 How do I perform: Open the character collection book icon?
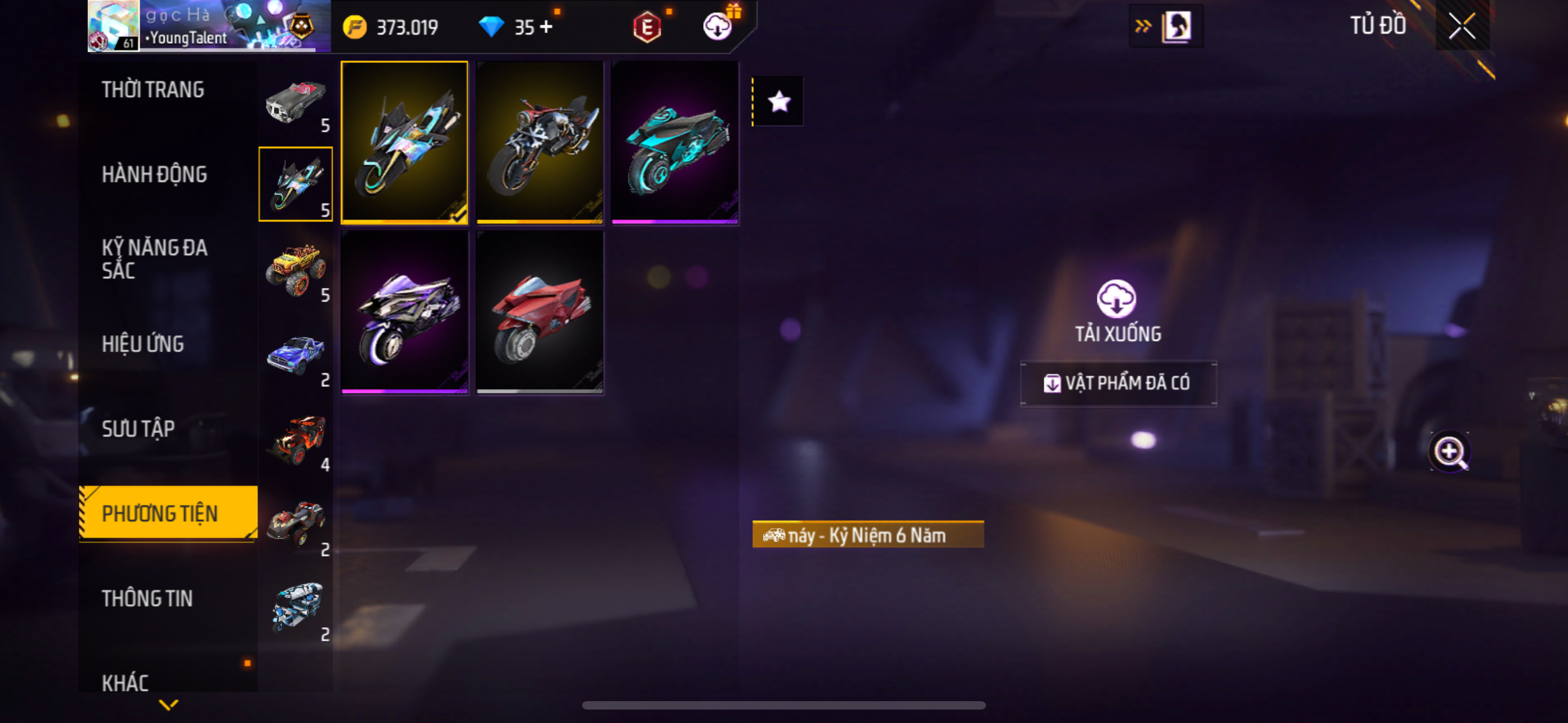click(1175, 26)
